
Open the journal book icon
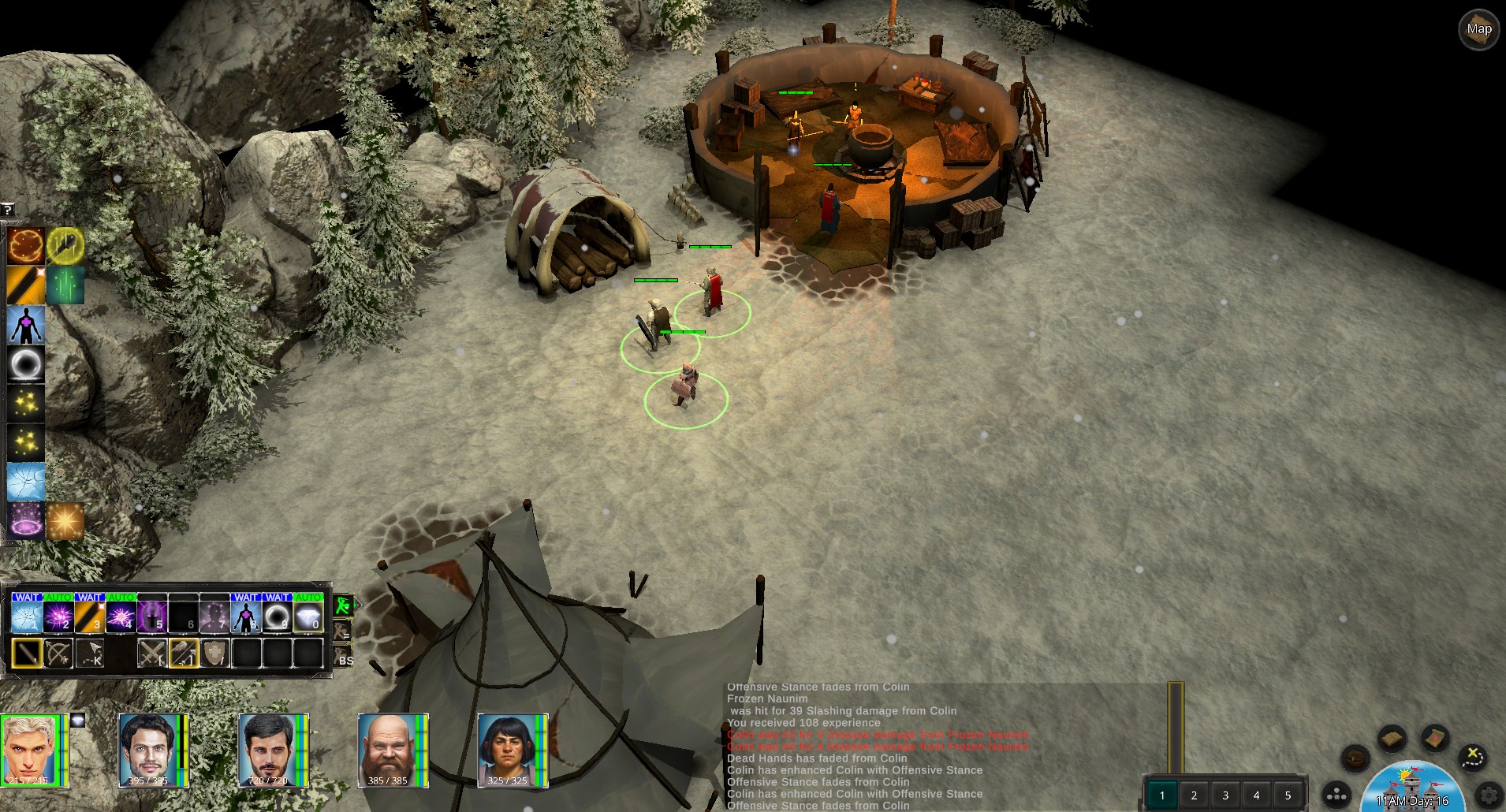click(1392, 739)
